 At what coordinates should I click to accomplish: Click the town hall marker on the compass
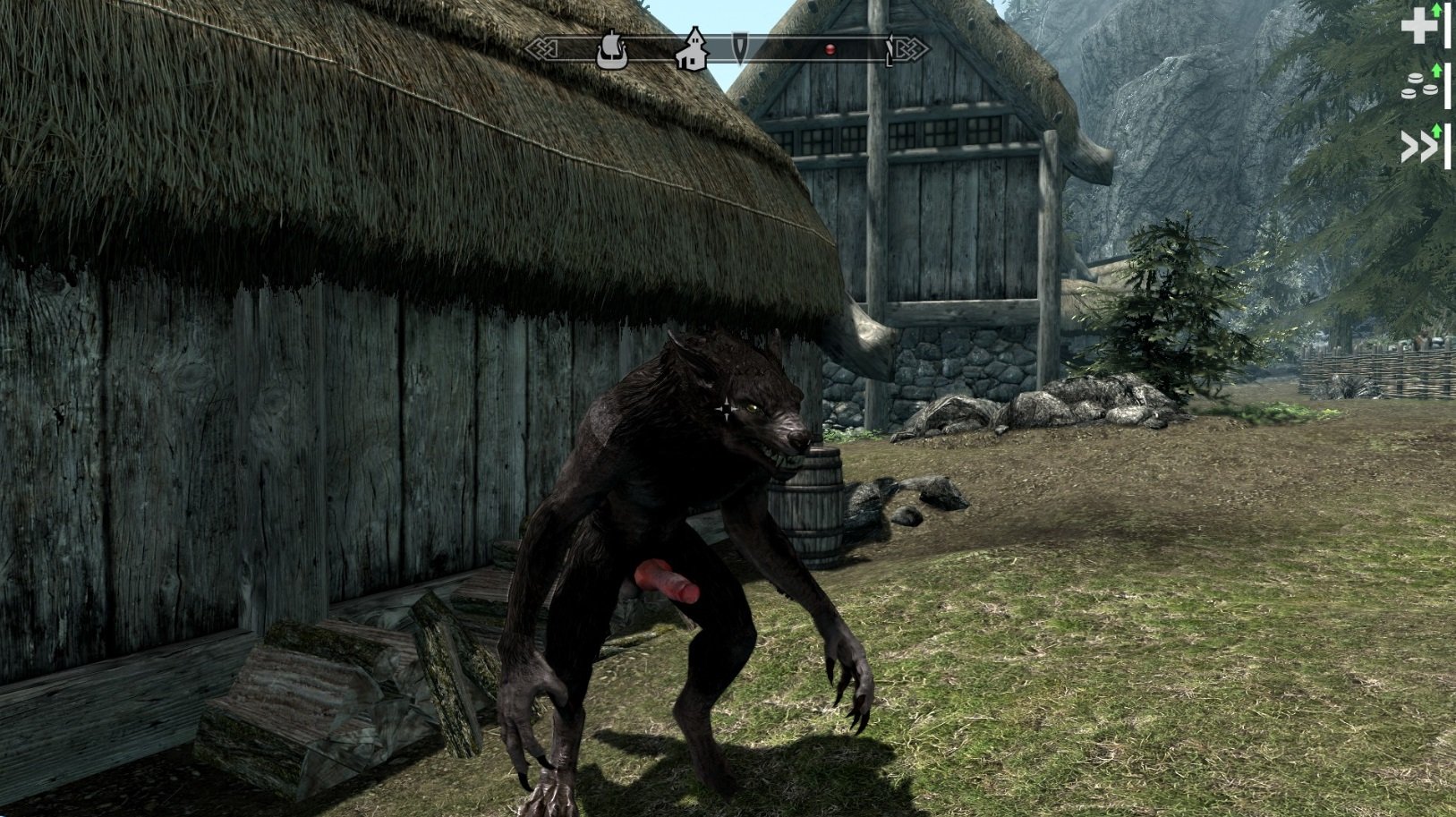[693, 50]
